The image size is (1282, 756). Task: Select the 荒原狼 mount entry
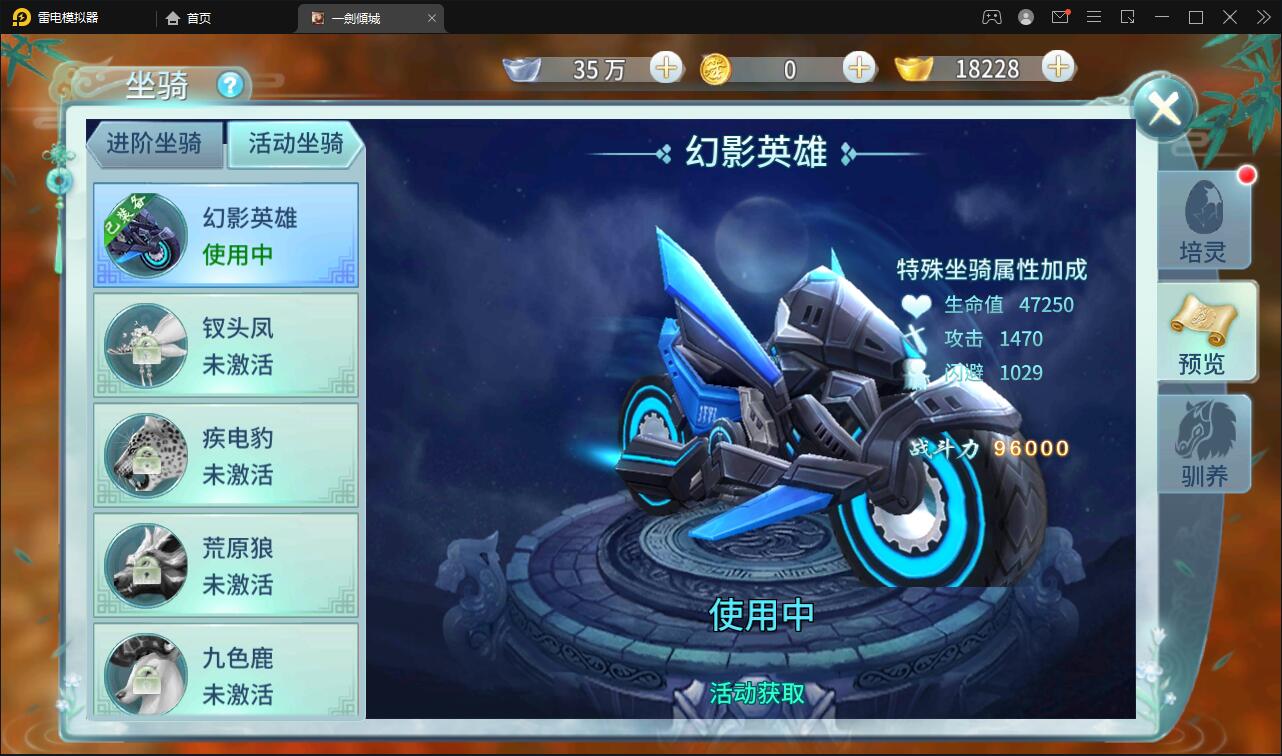click(x=225, y=565)
